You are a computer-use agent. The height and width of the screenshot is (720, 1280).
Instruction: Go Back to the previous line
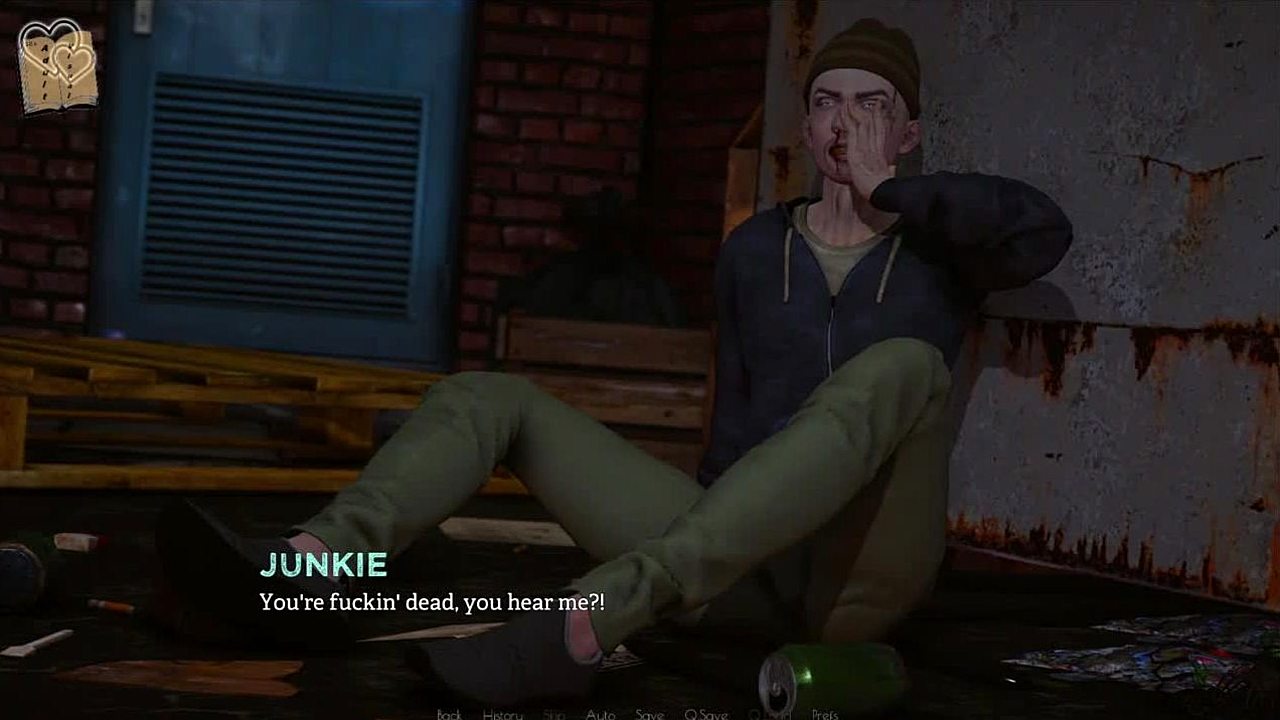tap(449, 714)
